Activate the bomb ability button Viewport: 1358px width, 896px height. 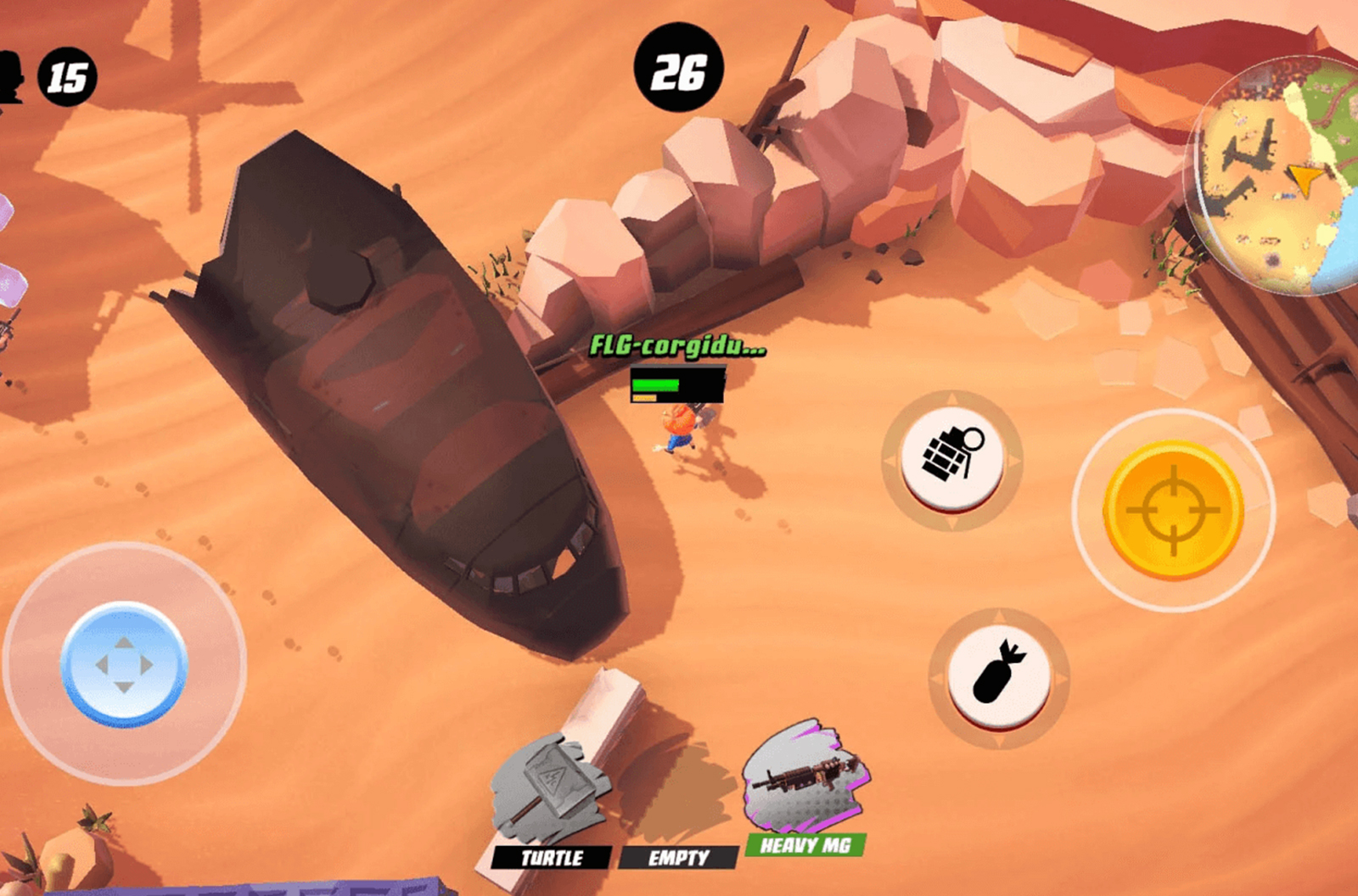click(x=998, y=676)
